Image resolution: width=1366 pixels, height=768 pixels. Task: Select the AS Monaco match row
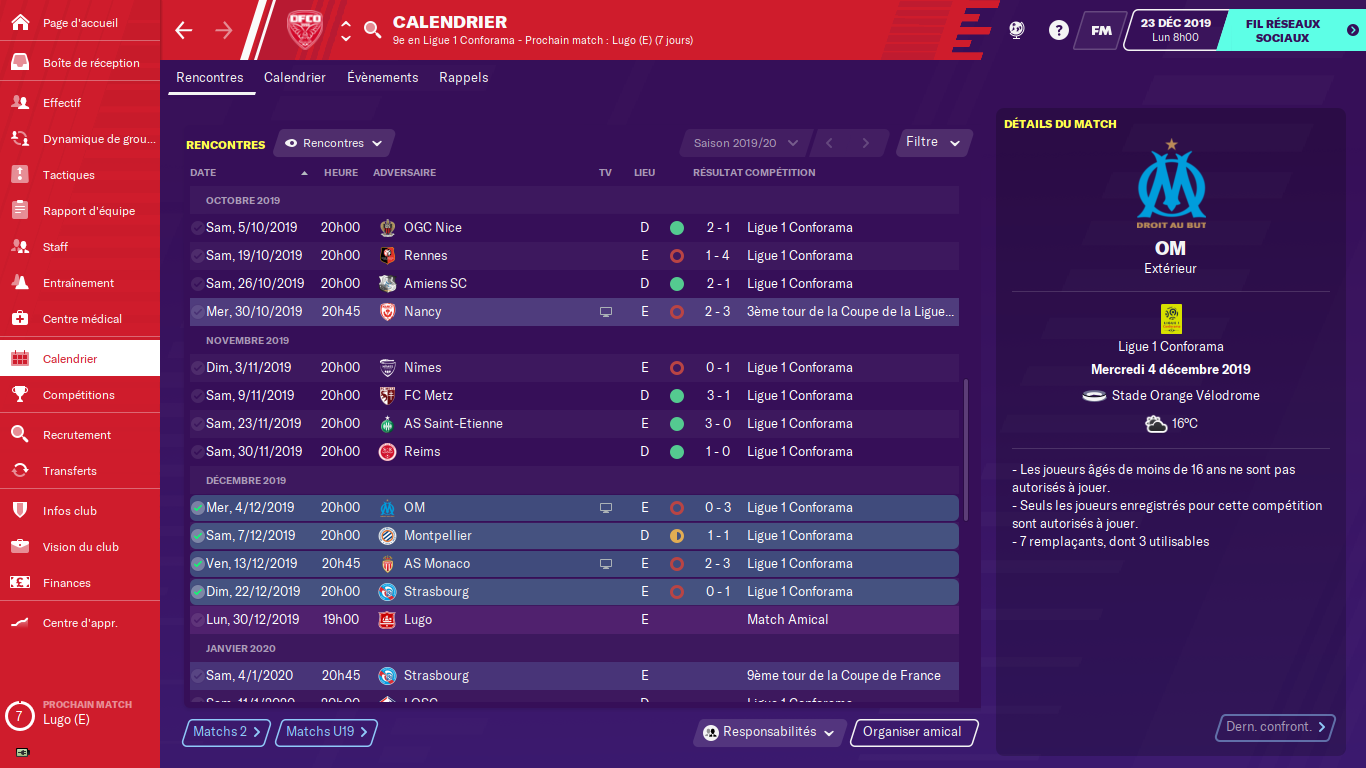tap(573, 564)
